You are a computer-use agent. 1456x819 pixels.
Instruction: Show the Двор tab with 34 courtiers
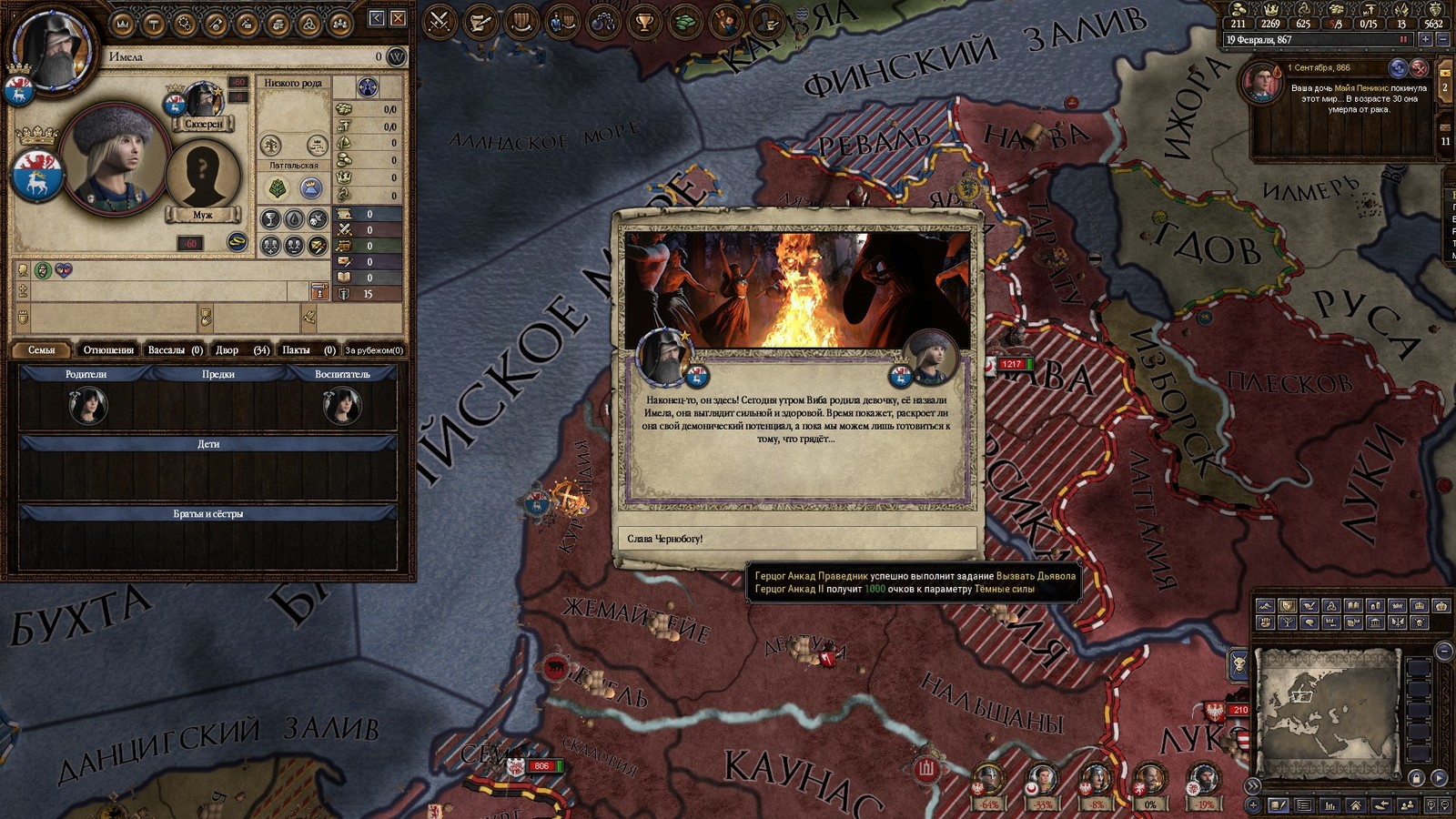point(241,349)
